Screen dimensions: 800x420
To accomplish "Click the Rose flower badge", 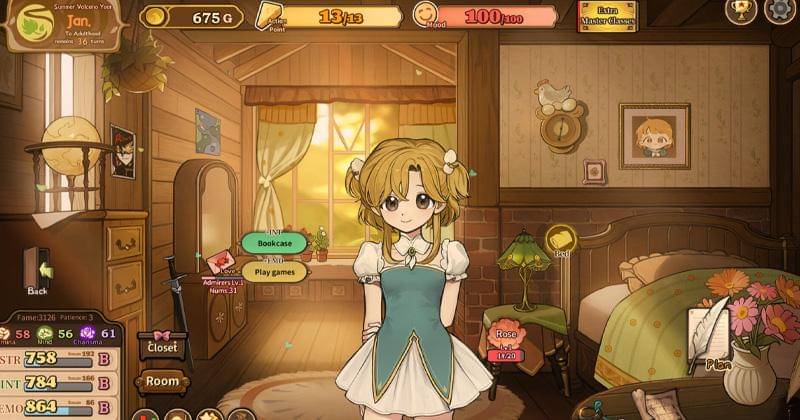I will (509, 338).
